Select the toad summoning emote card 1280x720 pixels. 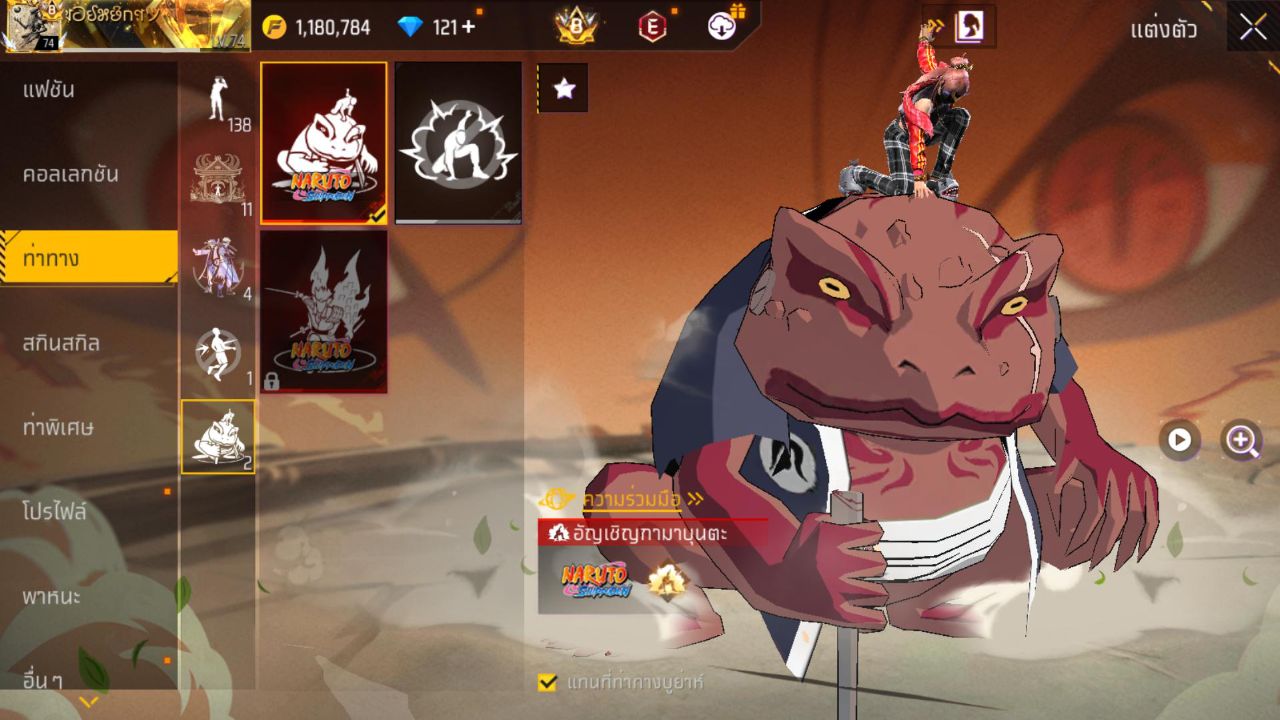click(324, 143)
